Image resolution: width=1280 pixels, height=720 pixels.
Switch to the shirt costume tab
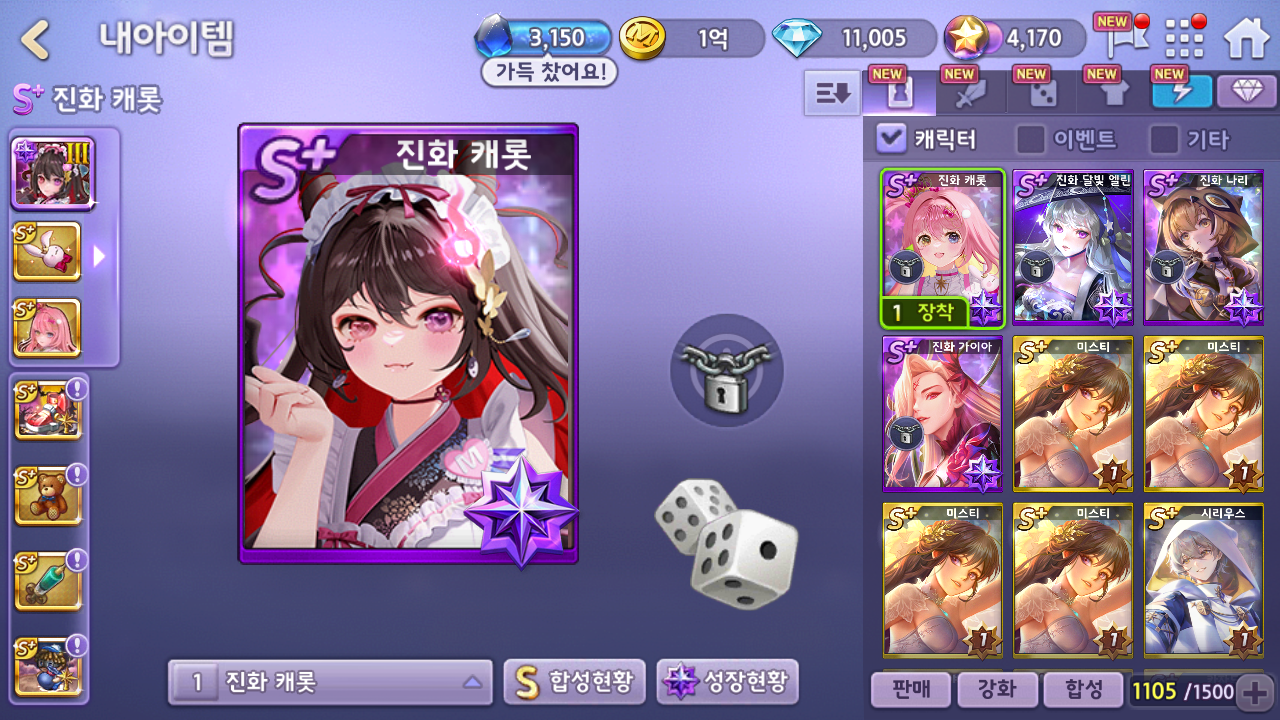[x=1113, y=93]
